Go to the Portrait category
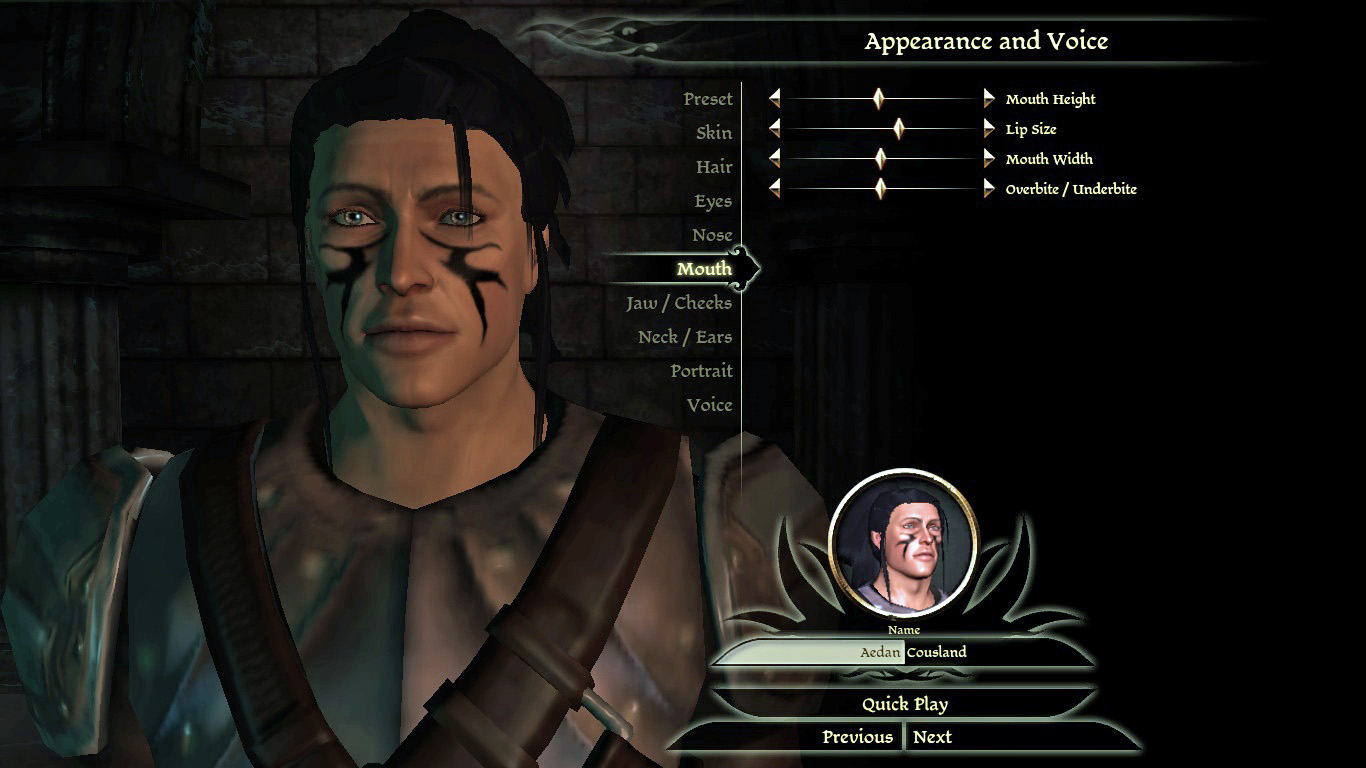Viewport: 1366px width, 768px height. pos(701,371)
